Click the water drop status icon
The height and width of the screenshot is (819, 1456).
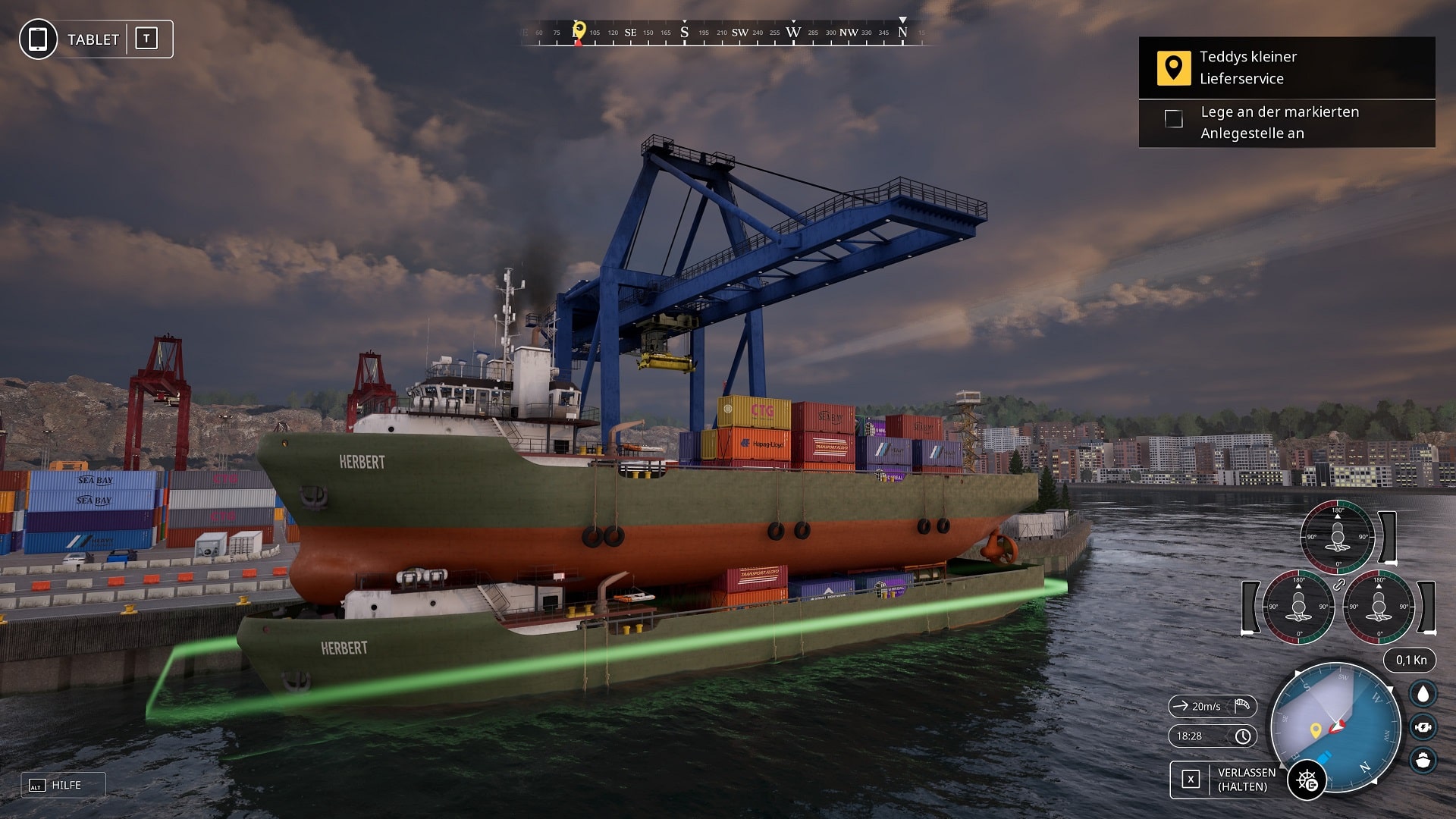1423,694
